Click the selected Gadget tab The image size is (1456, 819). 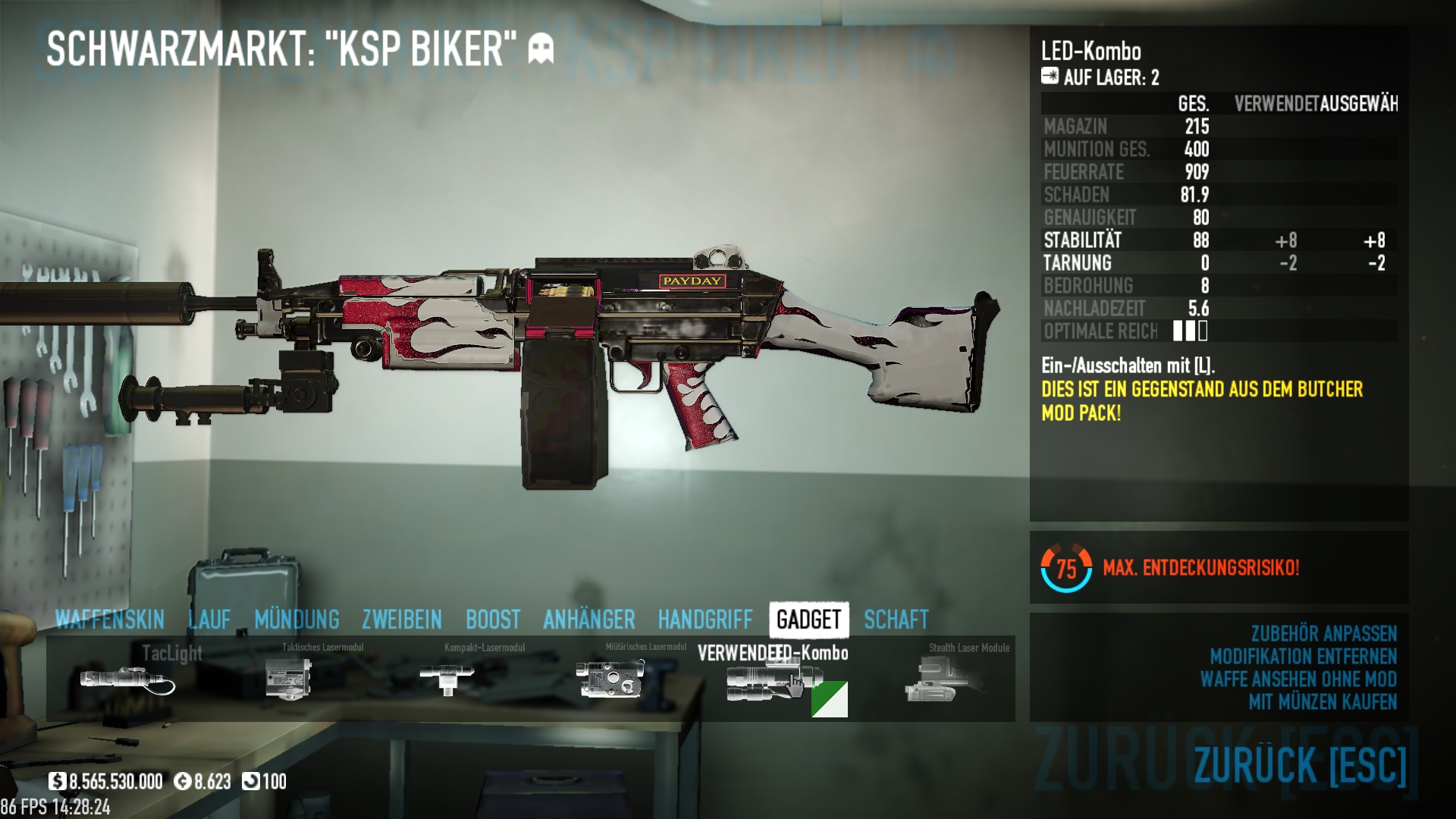tap(808, 620)
